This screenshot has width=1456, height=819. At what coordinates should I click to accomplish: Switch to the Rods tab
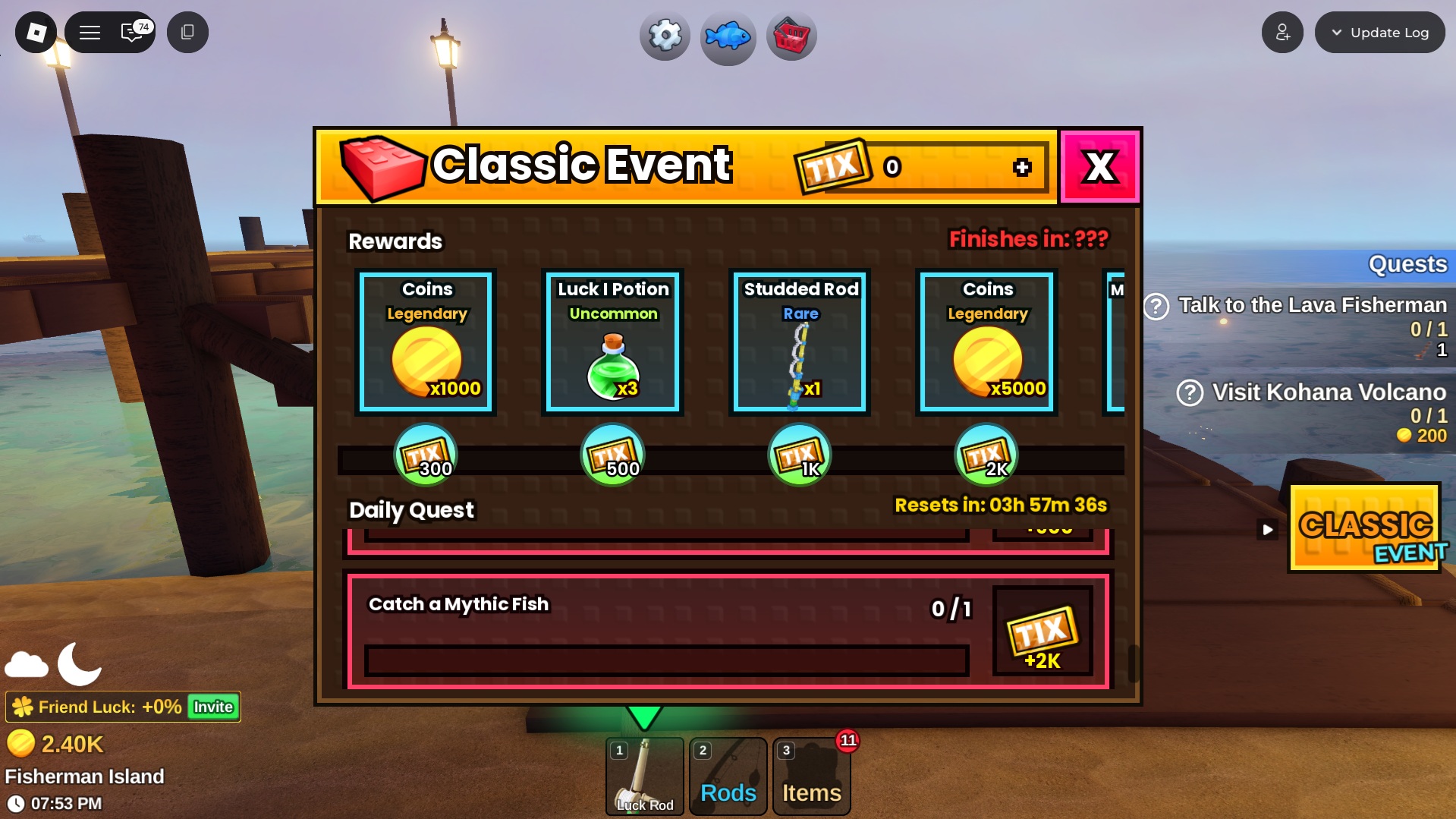(x=727, y=776)
